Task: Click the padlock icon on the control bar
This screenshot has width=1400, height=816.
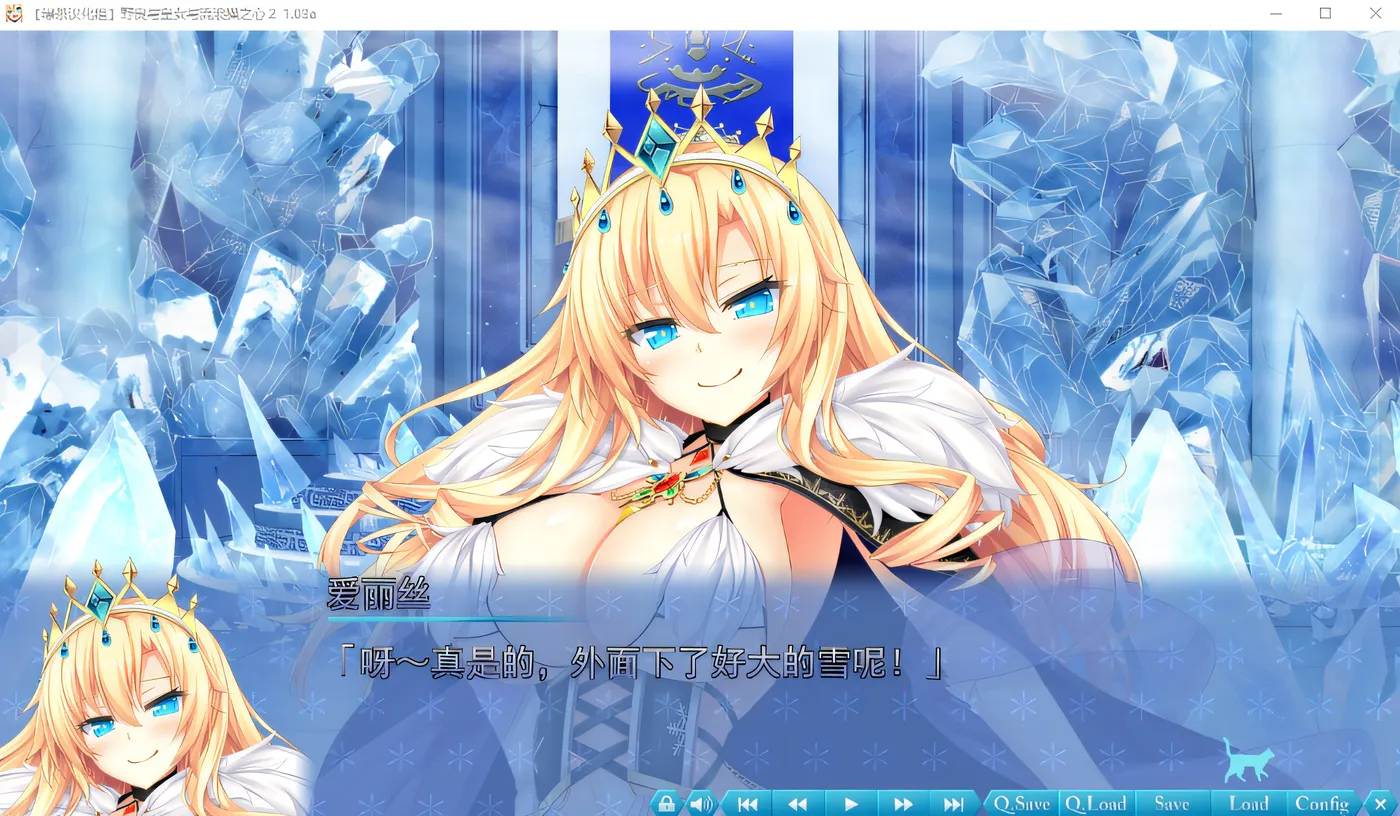Action: [666, 802]
